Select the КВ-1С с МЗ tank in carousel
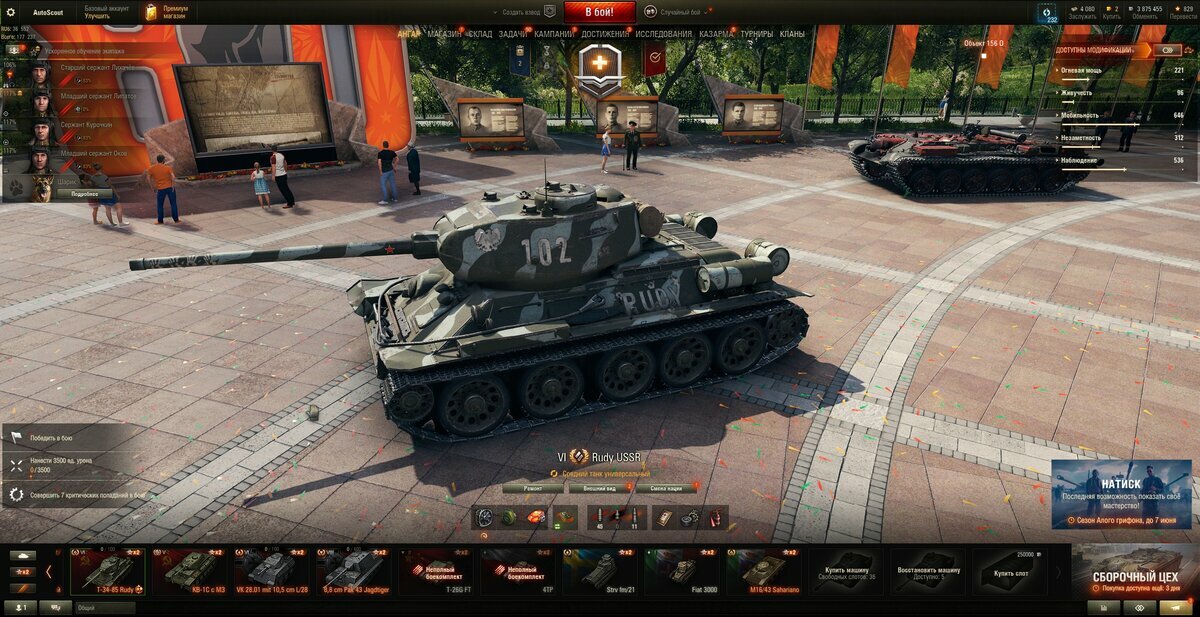The height and width of the screenshot is (617, 1200). click(190, 571)
